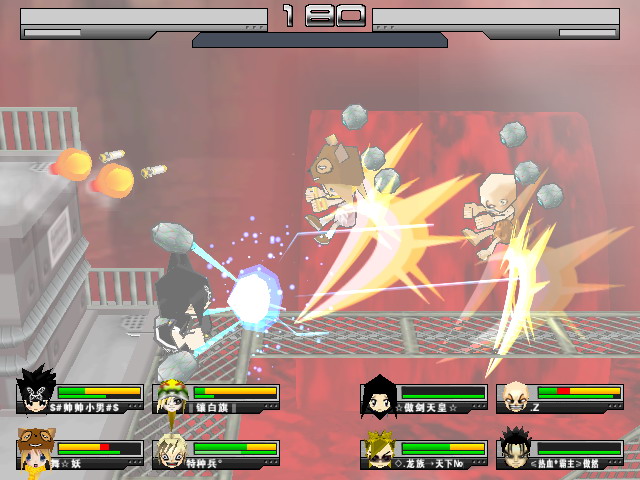This screenshot has width=640, height=480.
Task: Choose the 舞☆妖 player portrait with bear hood
Action: (37, 450)
